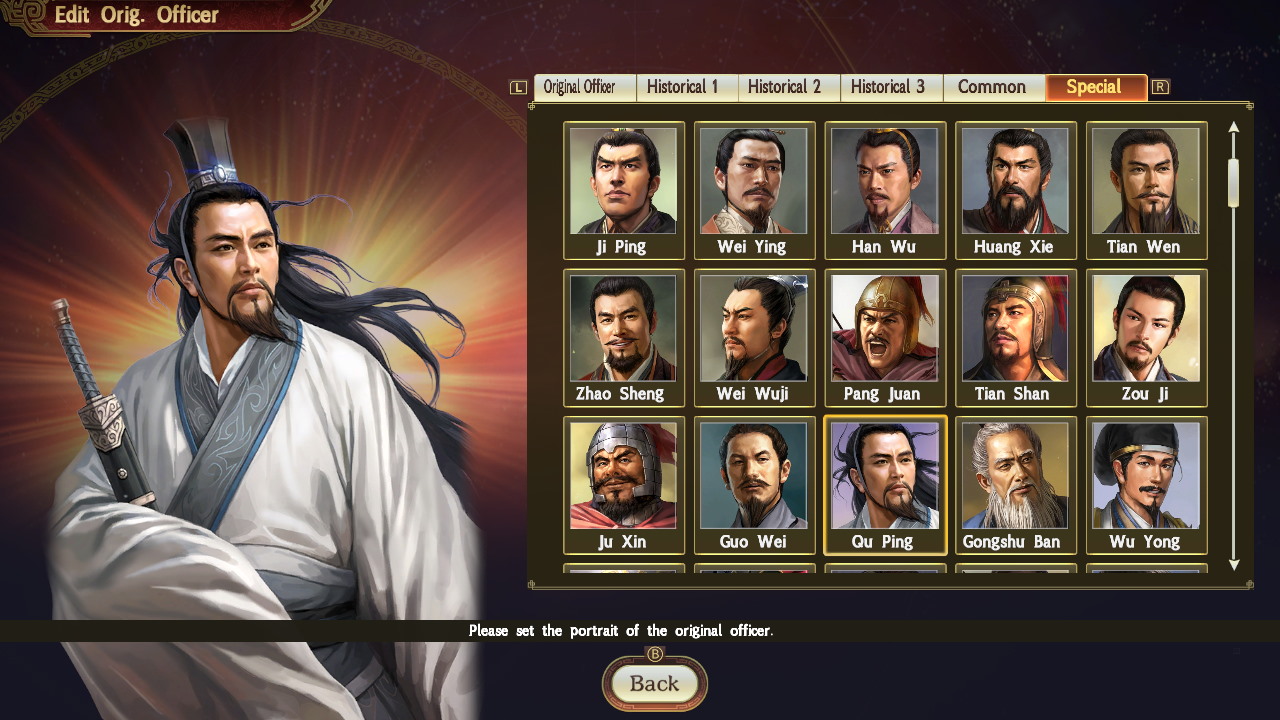Viewport: 1280px width, 720px height.
Task: Switch to the Original Officer tab
Action: coord(584,87)
